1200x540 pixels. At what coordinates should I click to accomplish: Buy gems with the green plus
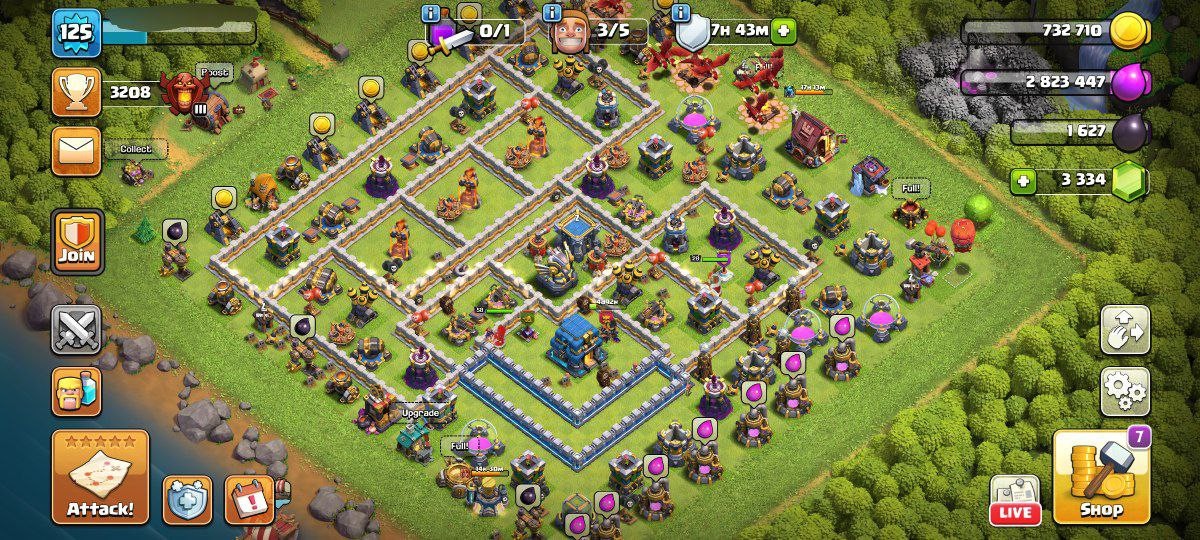coord(1022,181)
